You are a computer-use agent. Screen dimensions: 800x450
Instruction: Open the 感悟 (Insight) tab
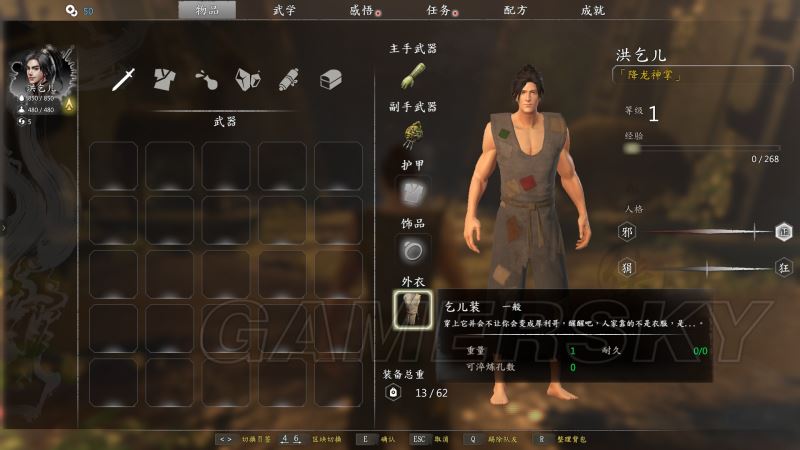(361, 10)
